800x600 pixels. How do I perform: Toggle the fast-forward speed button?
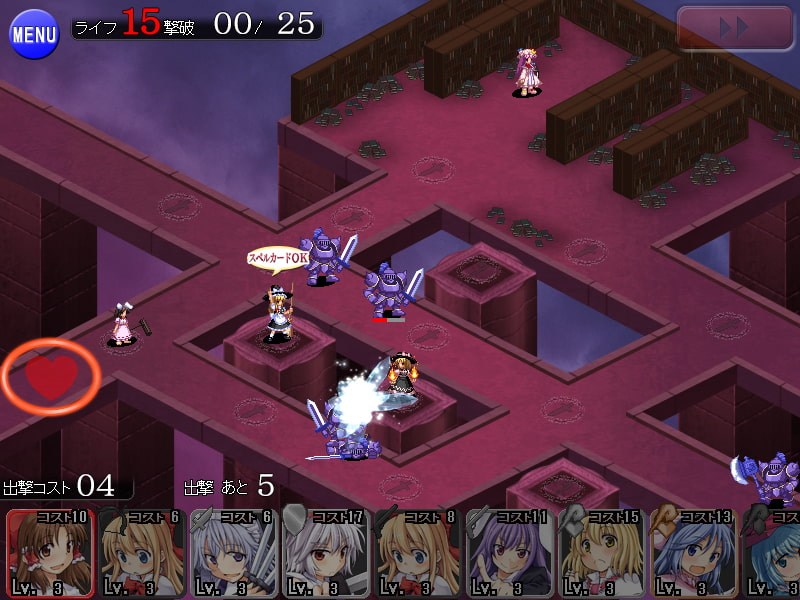pyautogui.click(x=734, y=28)
